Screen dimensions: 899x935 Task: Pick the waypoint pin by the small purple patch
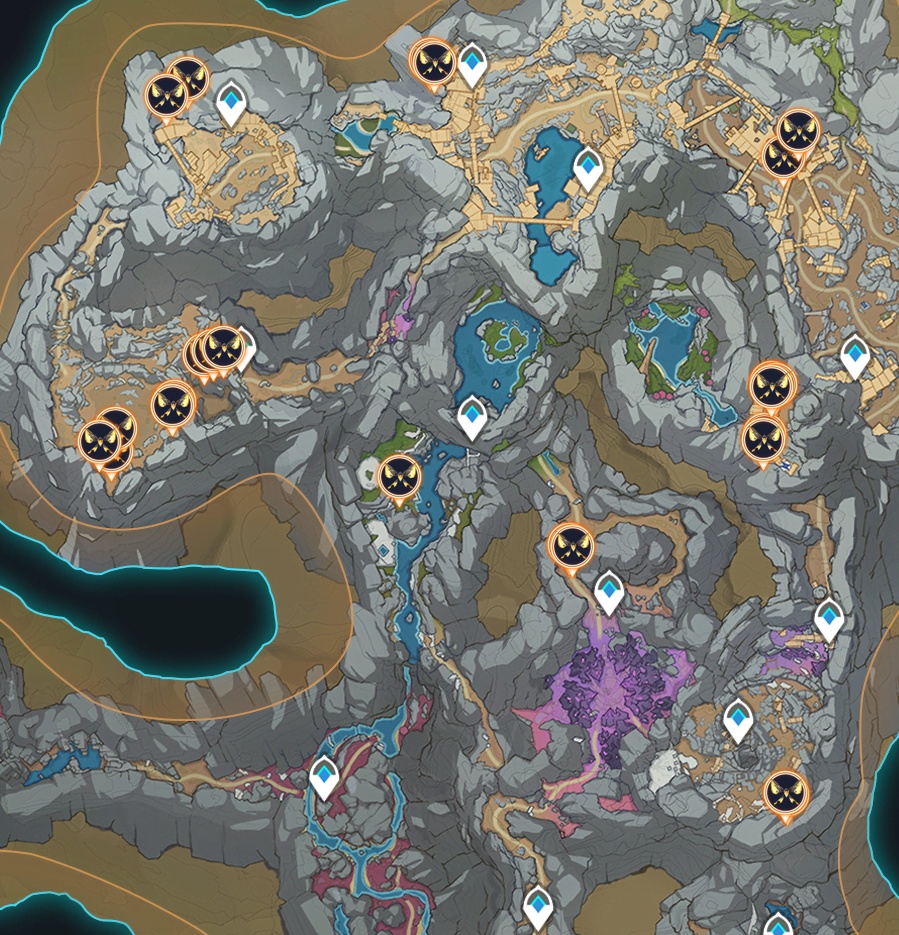[x=828, y=618]
